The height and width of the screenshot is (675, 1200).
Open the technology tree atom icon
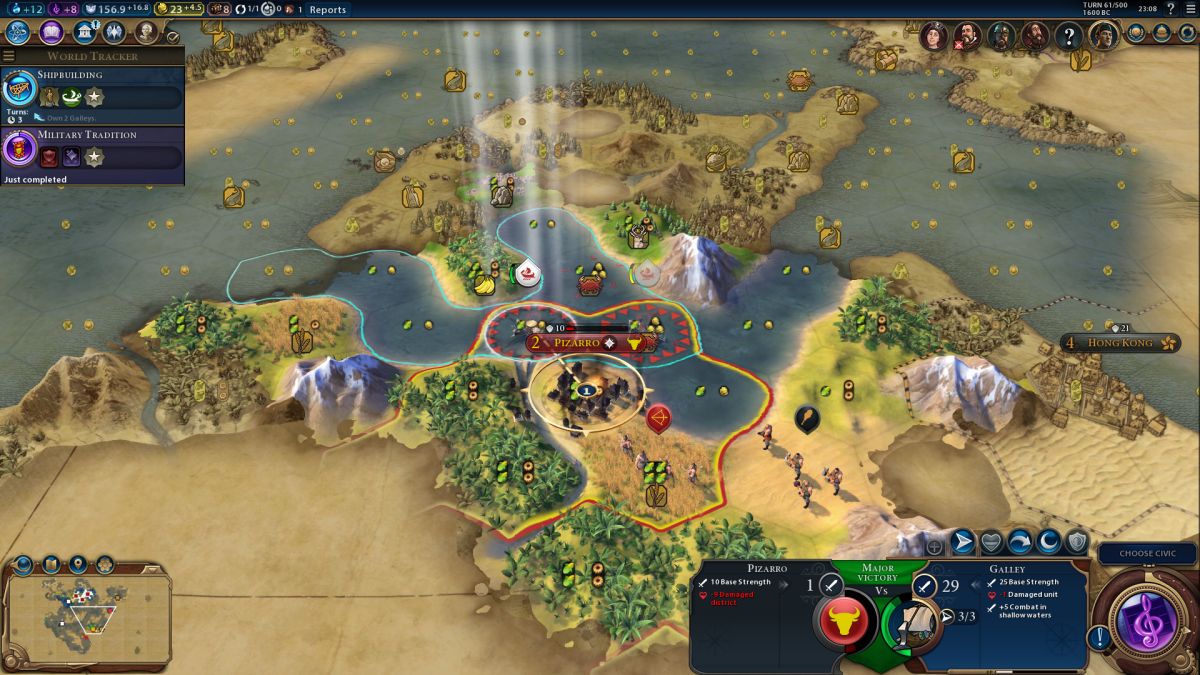coord(19,32)
